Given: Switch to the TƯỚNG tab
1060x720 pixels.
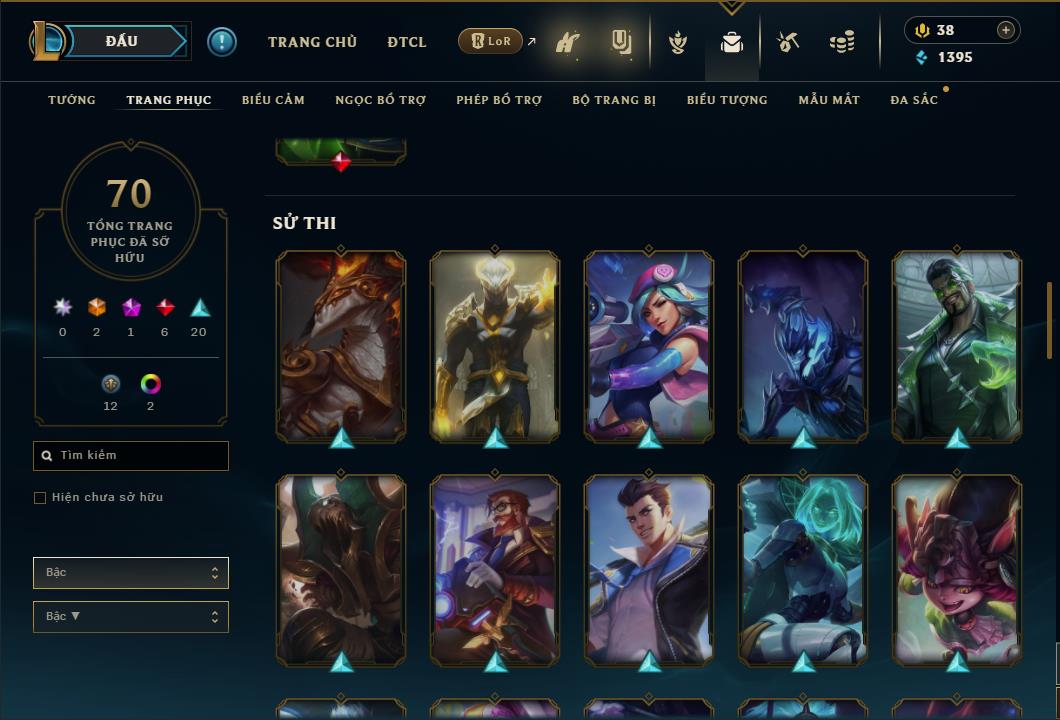Looking at the screenshot, I should [x=72, y=100].
